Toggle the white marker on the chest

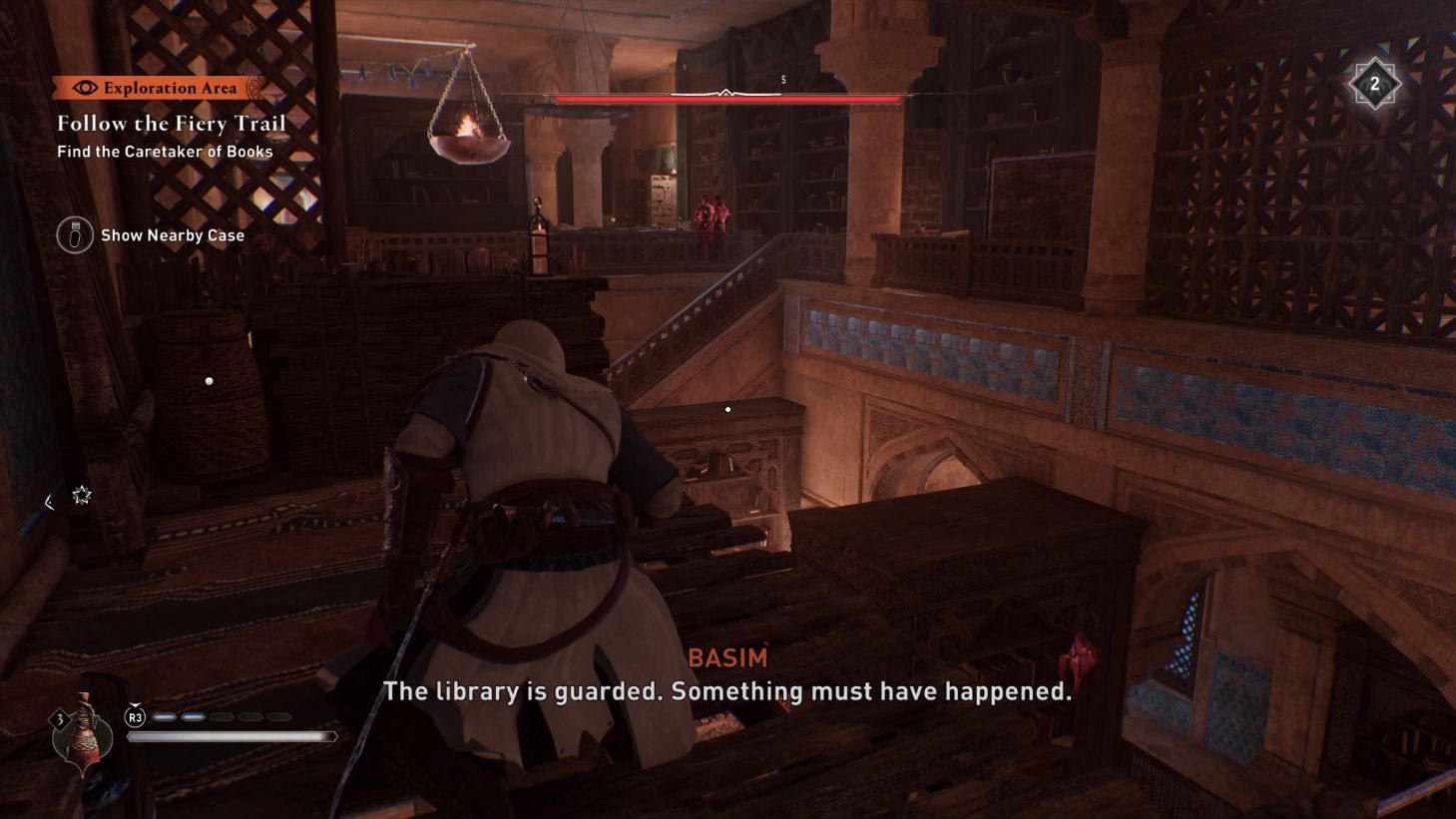point(728,408)
